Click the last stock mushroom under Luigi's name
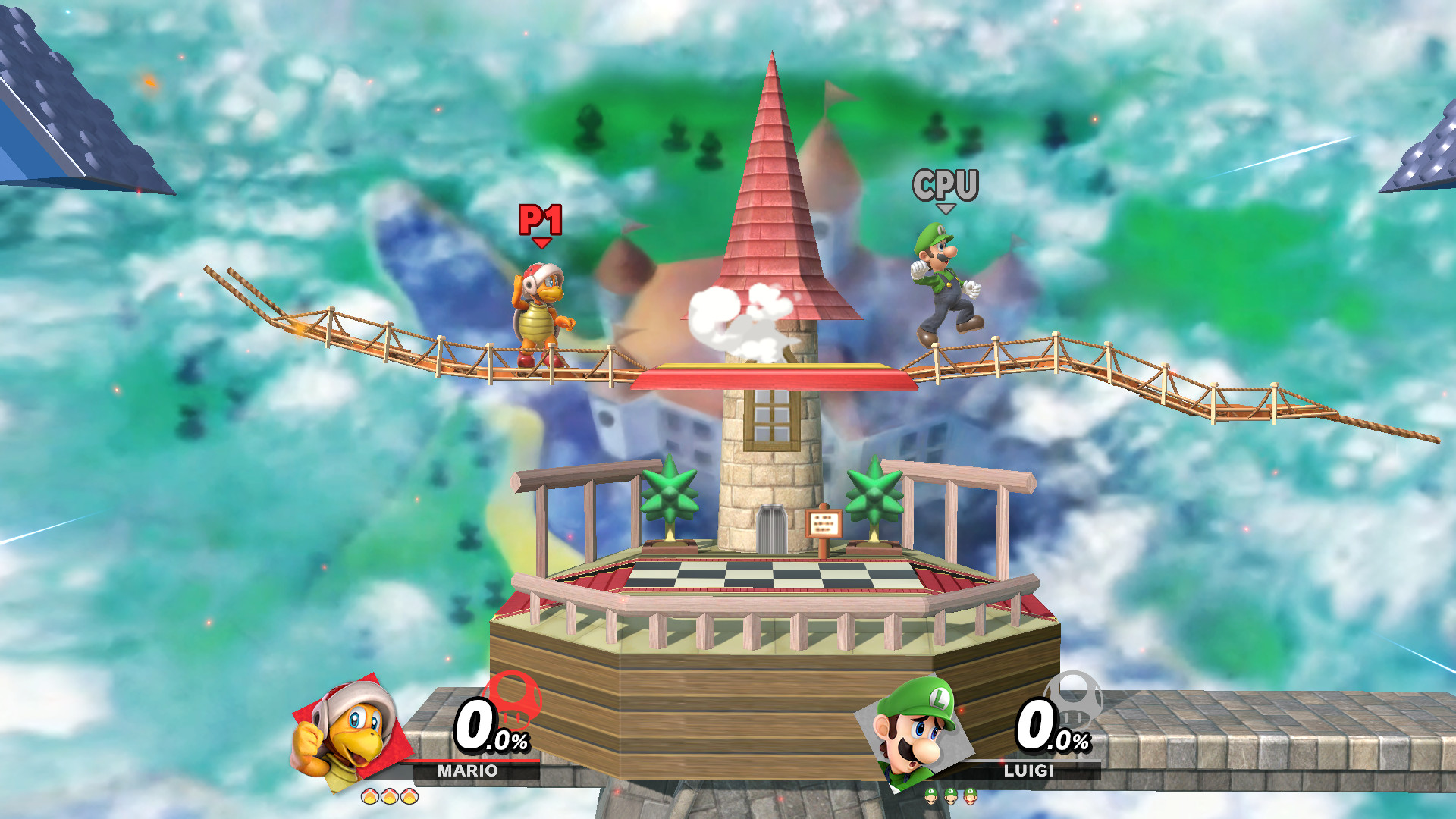This screenshot has height=819, width=1456. click(x=971, y=796)
